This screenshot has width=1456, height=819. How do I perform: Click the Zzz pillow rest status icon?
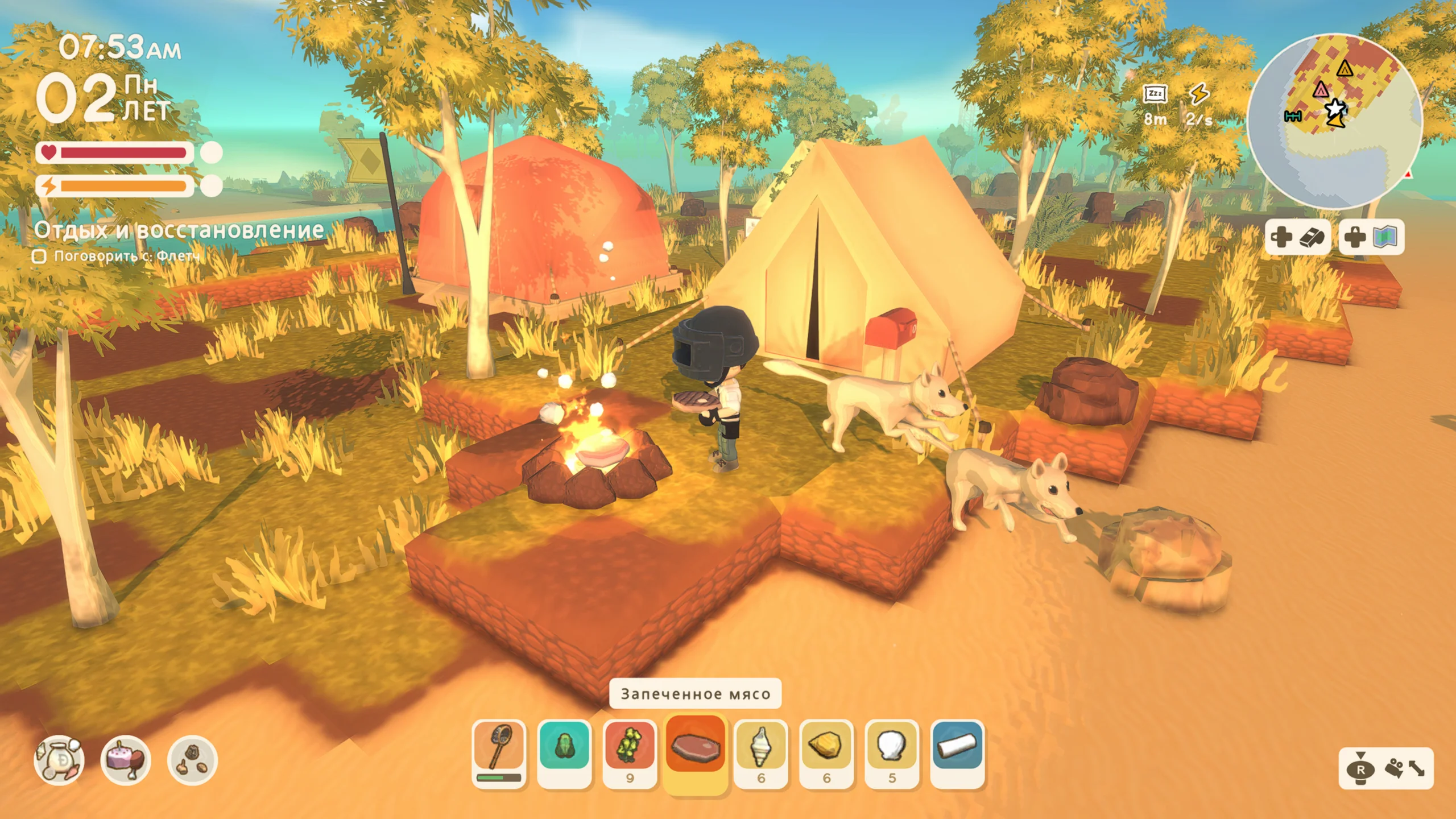pyautogui.click(x=1155, y=94)
